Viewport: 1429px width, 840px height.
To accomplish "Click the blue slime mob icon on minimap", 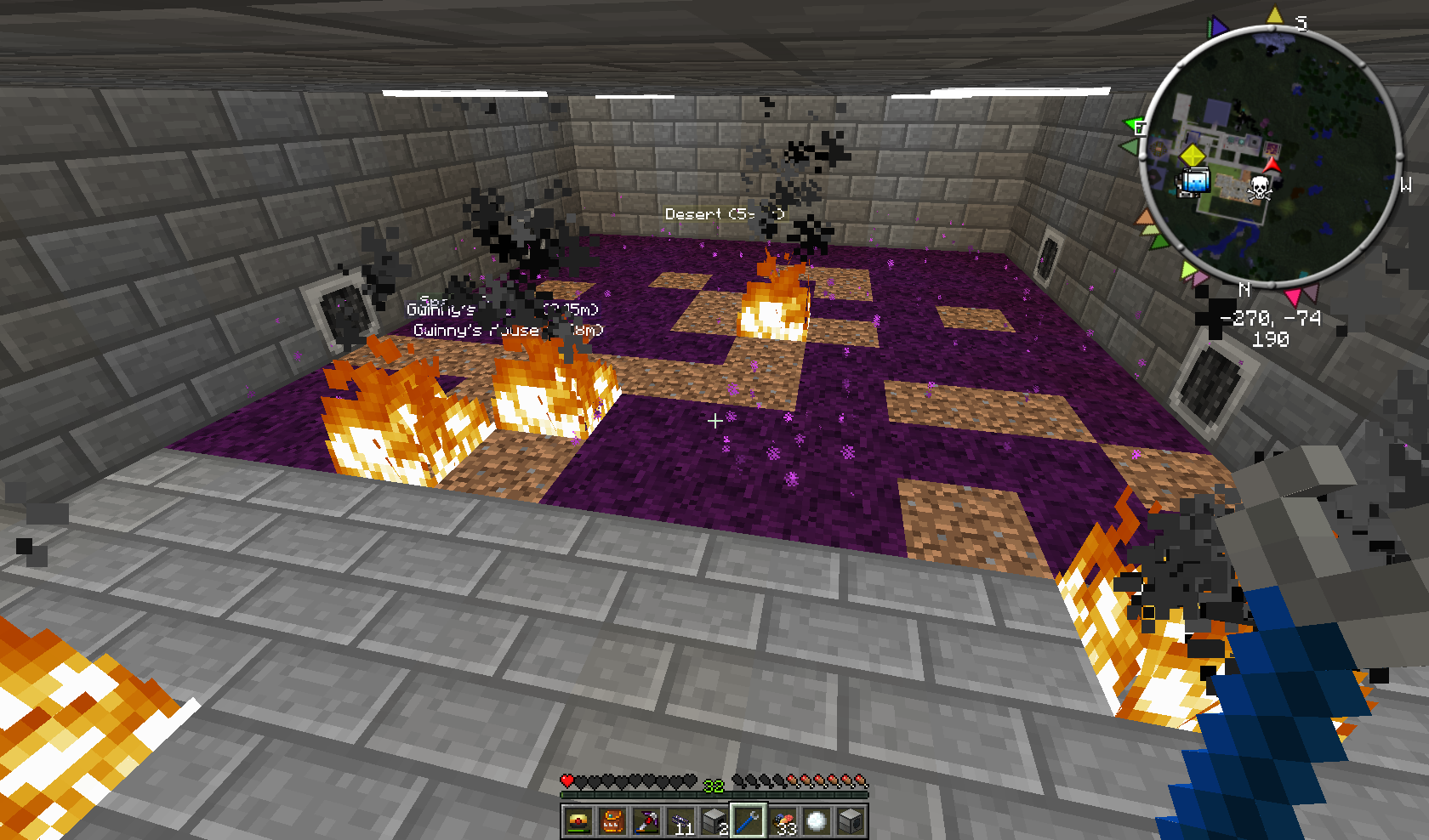I will [1195, 181].
